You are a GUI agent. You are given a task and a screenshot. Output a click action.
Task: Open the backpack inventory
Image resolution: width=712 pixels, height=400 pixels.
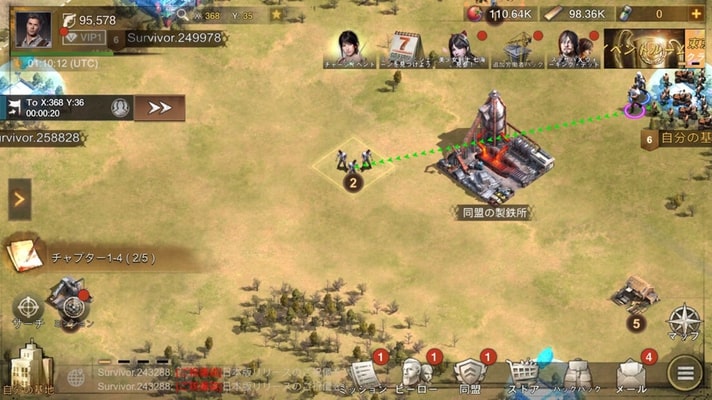(x=577, y=374)
